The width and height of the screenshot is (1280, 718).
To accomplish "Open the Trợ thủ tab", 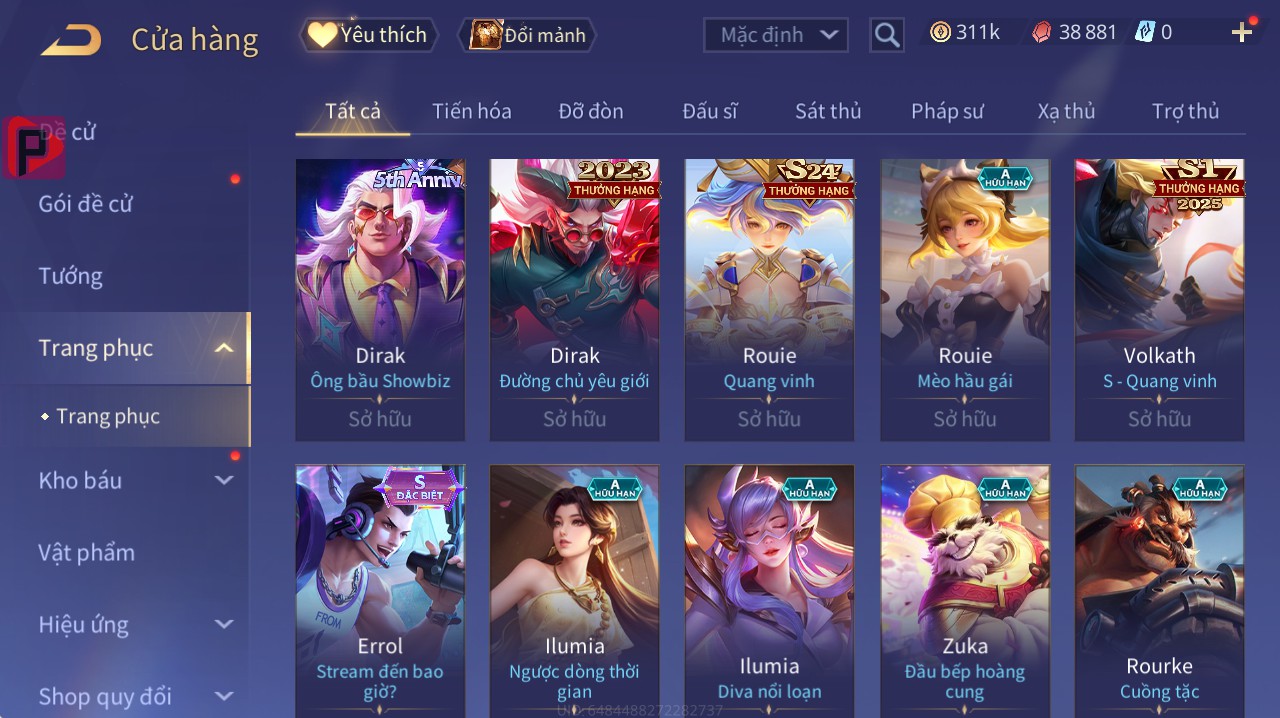I will pyautogui.click(x=1185, y=111).
